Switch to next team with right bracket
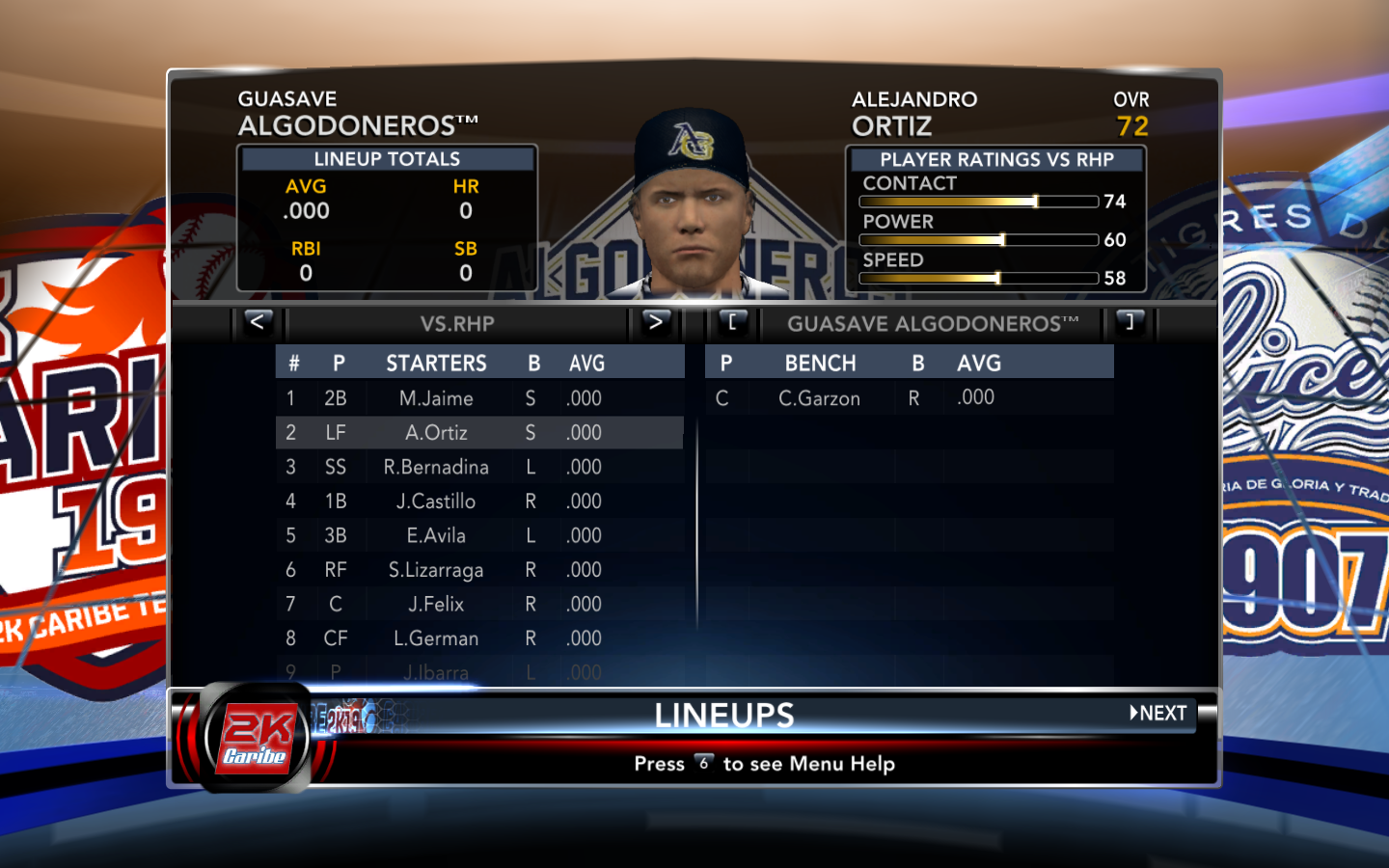Screen dimensions: 1389x868 pos(1130,322)
